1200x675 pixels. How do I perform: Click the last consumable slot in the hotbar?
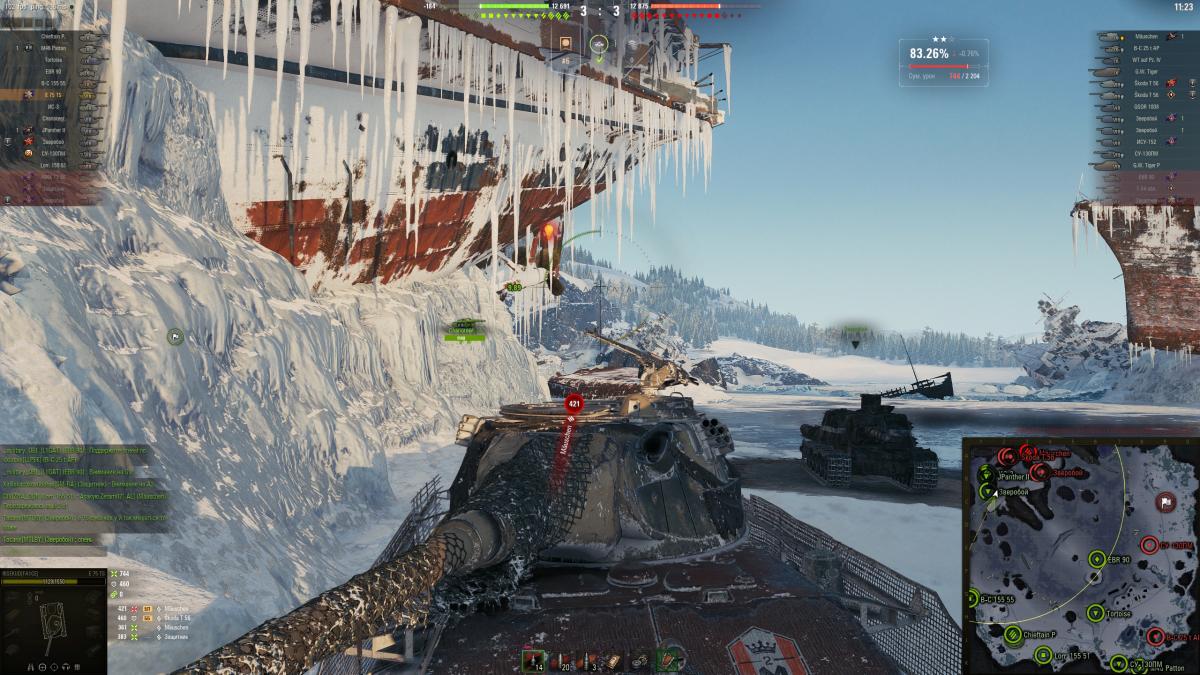668,660
